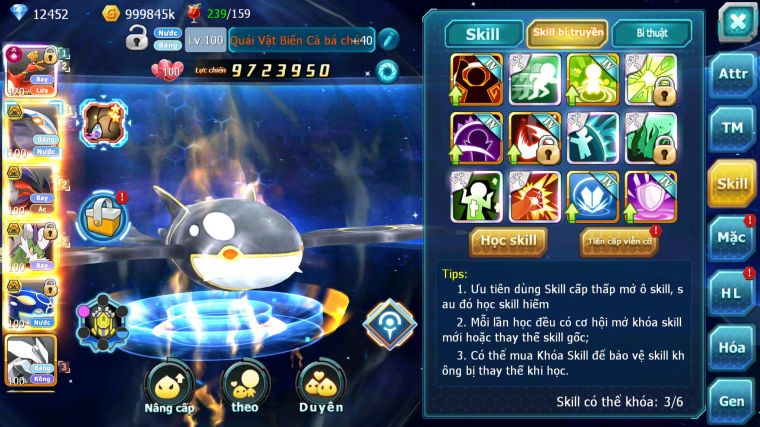The image size is (760, 427).
Task: Select the red explosion fist skill icon
Action: click(534, 196)
